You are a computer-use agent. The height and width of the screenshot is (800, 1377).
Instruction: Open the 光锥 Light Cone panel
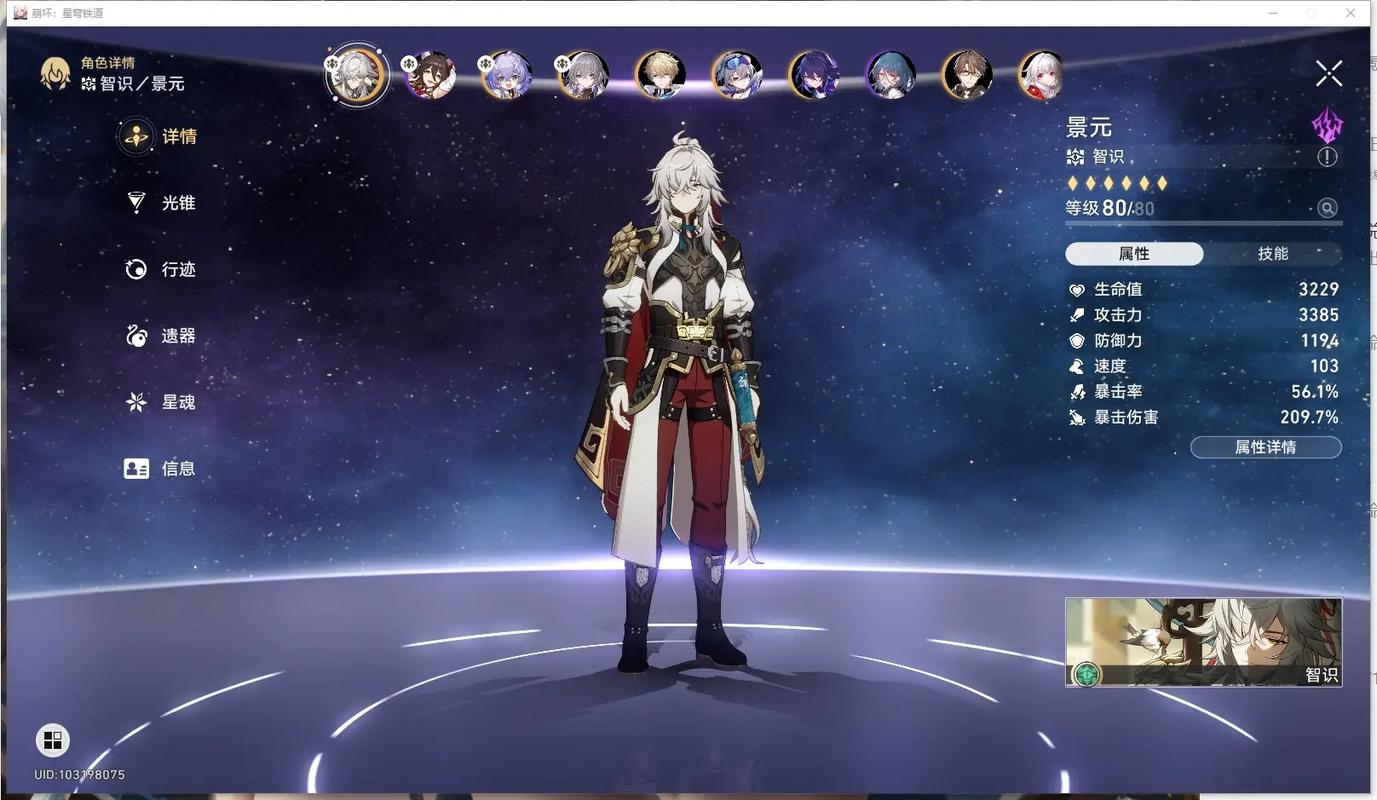click(x=160, y=202)
